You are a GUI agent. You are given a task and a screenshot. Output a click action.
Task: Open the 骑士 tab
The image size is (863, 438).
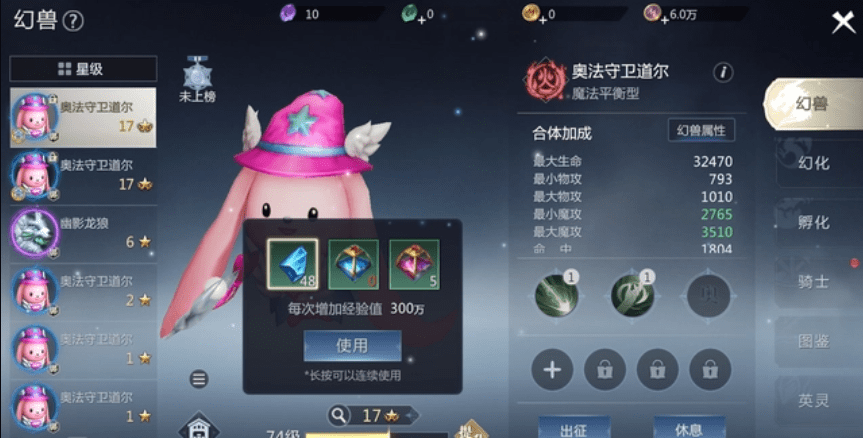813,281
